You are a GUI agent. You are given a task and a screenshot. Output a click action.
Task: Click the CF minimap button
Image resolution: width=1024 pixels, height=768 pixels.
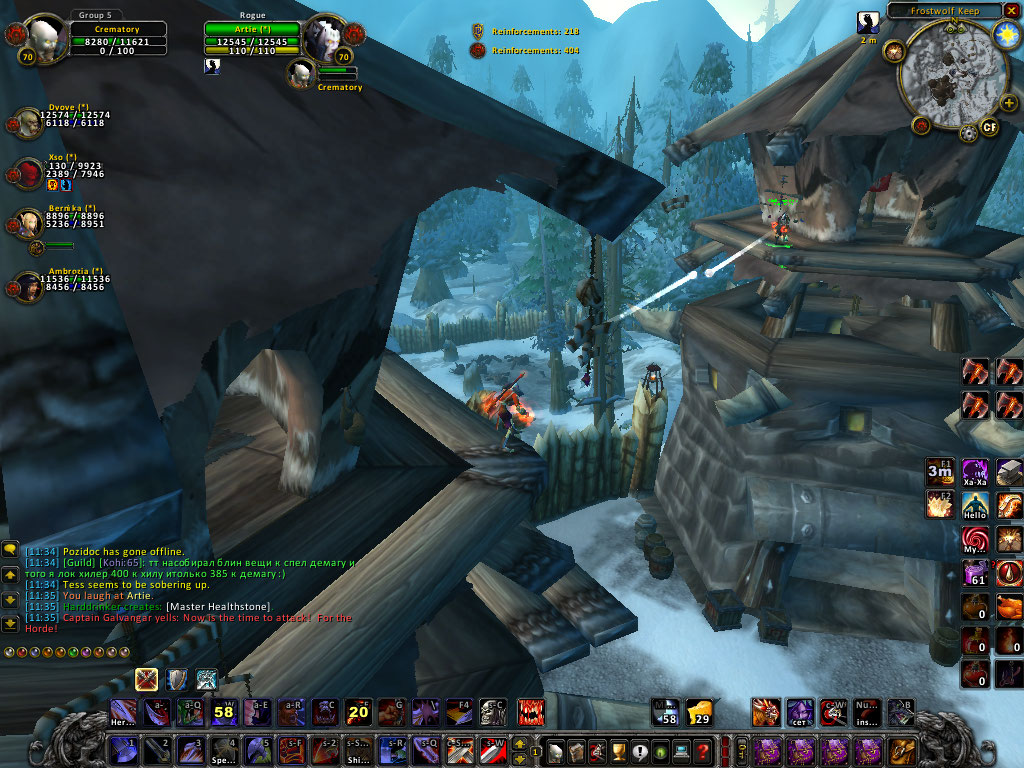(x=990, y=126)
